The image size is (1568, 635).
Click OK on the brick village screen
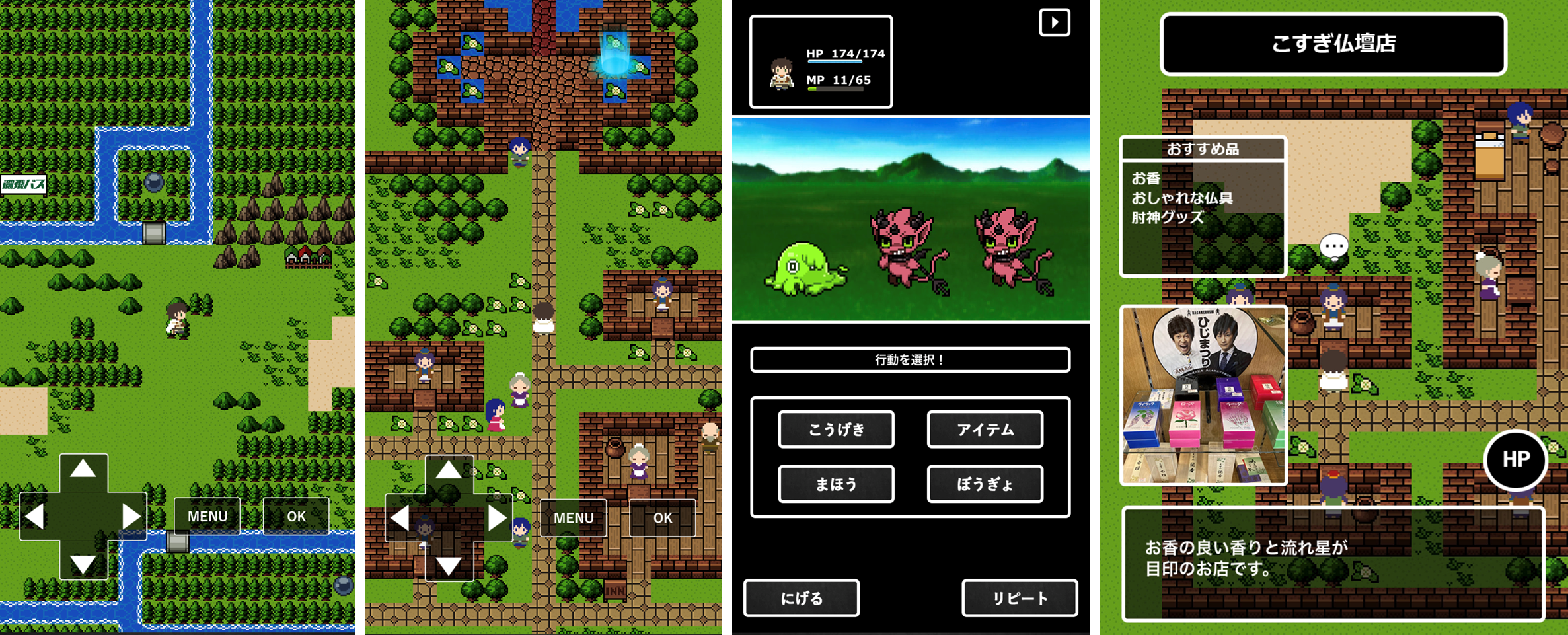pos(662,518)
